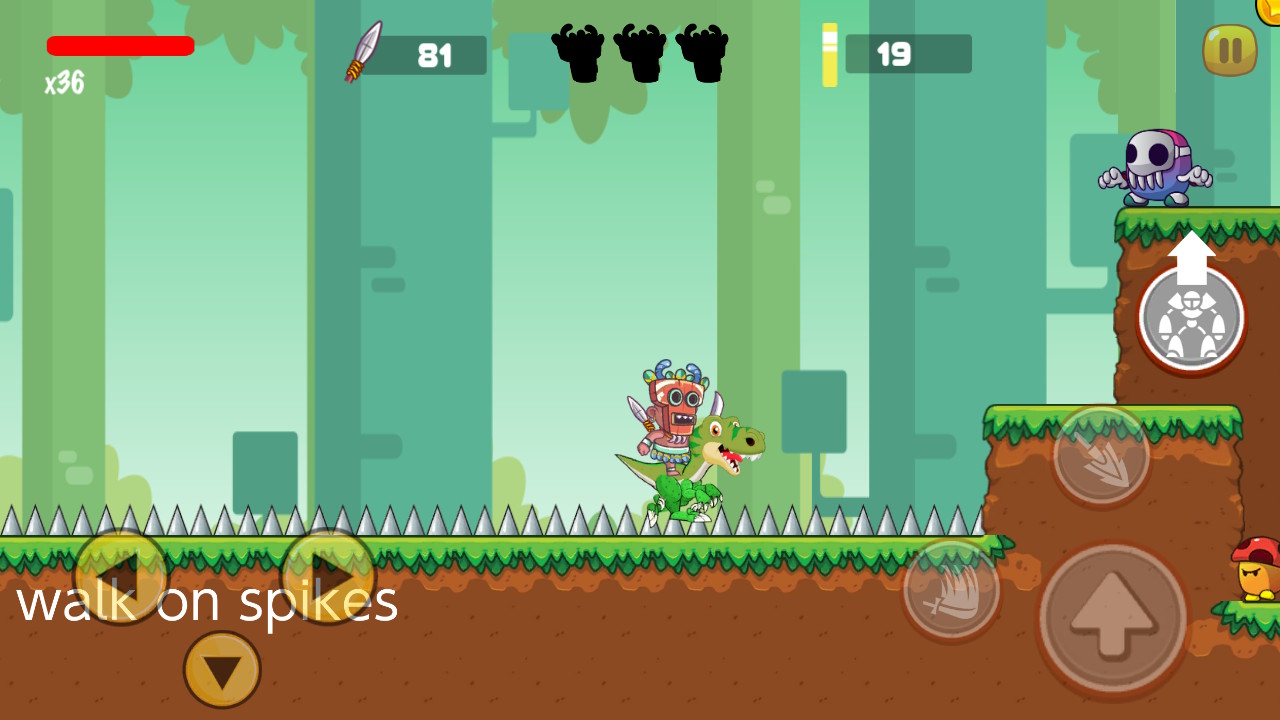
Task: Tap the dynamite stick counter icon
Action: (x=830, y=55)
